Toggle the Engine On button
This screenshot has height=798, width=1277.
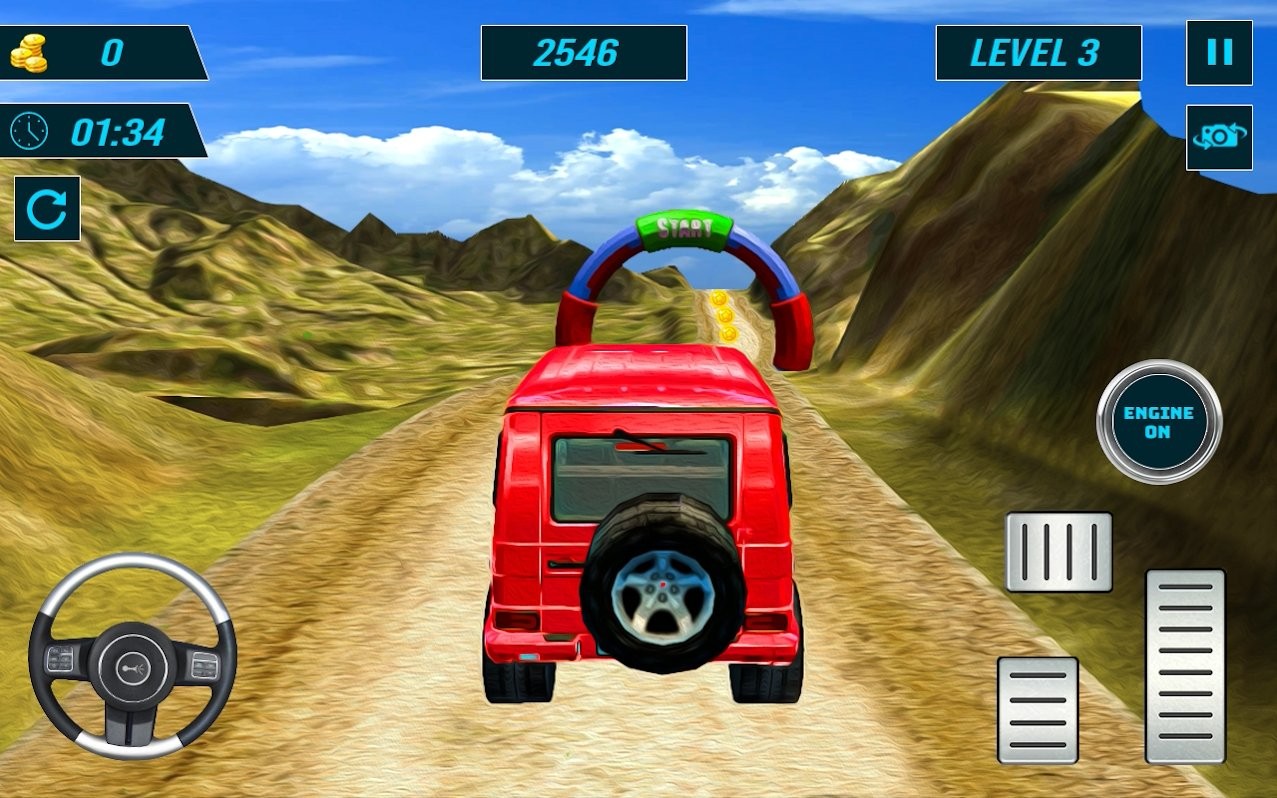coord(1159,422)
